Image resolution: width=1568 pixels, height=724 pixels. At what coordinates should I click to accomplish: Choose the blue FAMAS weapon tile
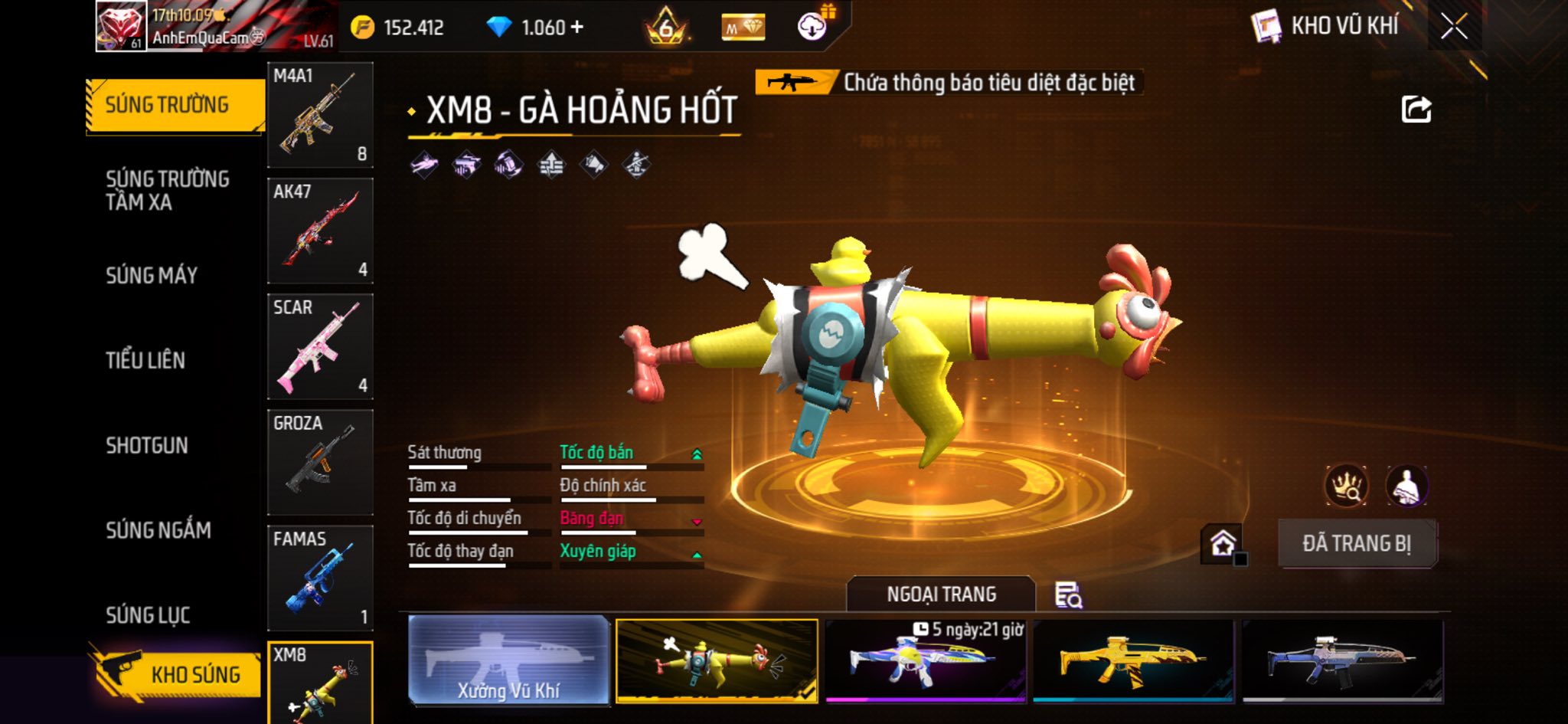[320, 578]
